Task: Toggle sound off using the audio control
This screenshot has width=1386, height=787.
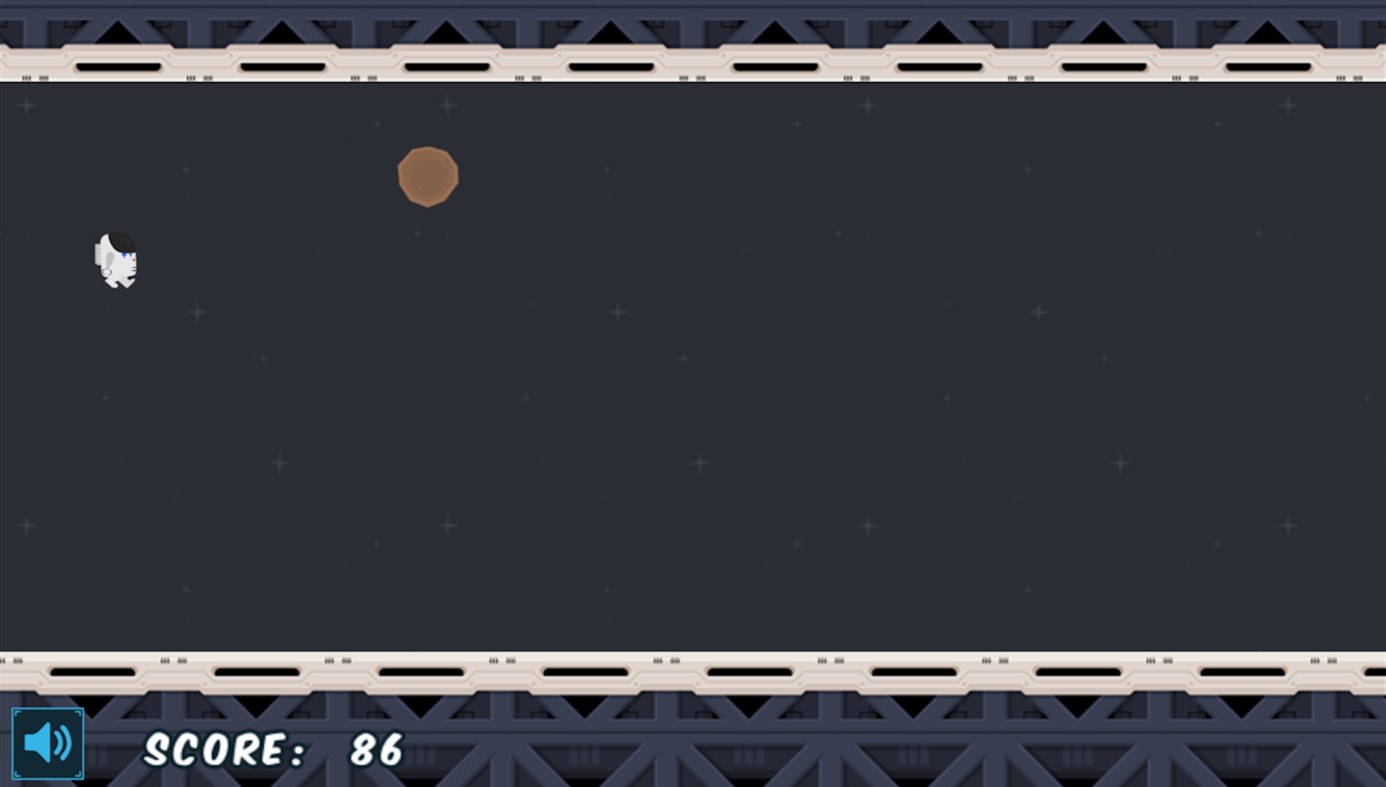Action: (48, 742)
